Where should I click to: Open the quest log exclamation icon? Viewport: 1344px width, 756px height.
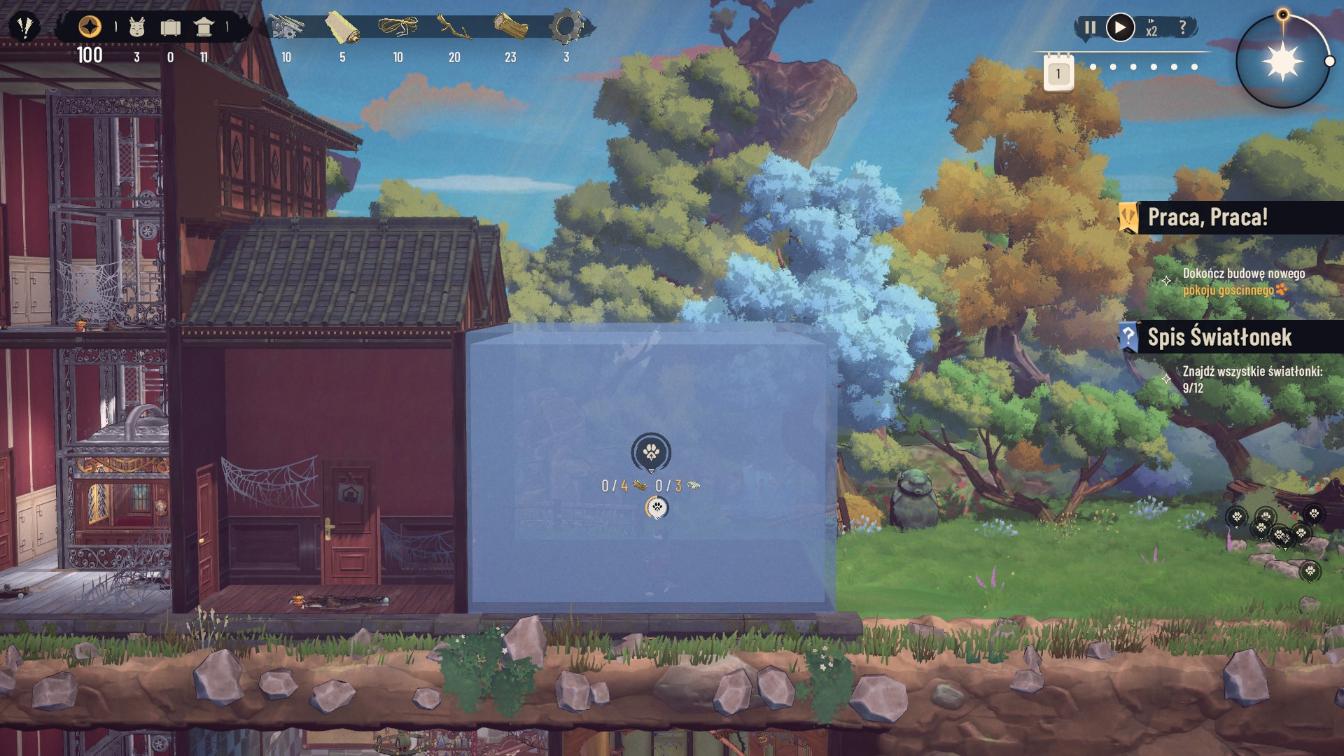(24, 26)
